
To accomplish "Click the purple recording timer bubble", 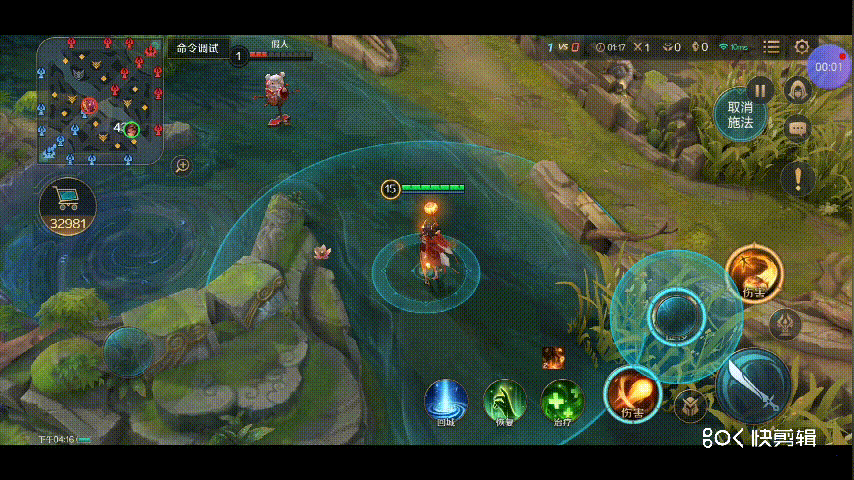I will coord(828,66).
